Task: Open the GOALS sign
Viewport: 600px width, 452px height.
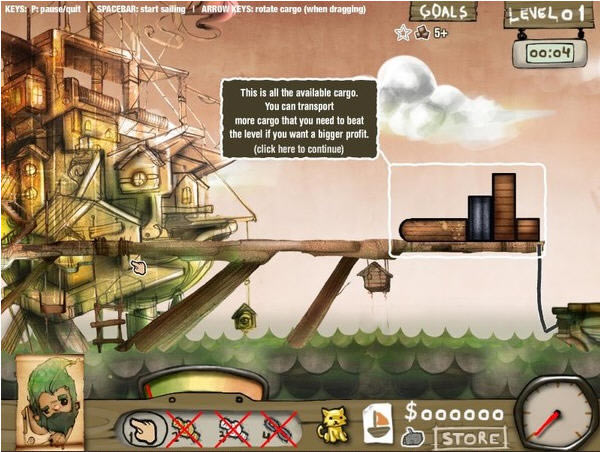Action: pyautogui.click(x=443, y=12)
